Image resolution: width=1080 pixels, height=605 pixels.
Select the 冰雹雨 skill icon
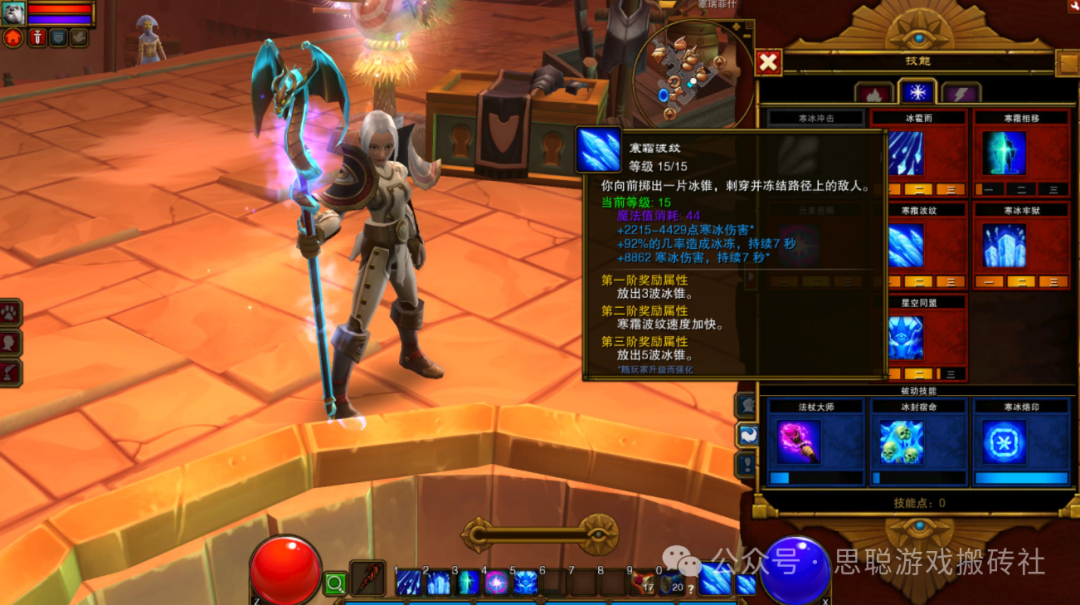[906, 153]
